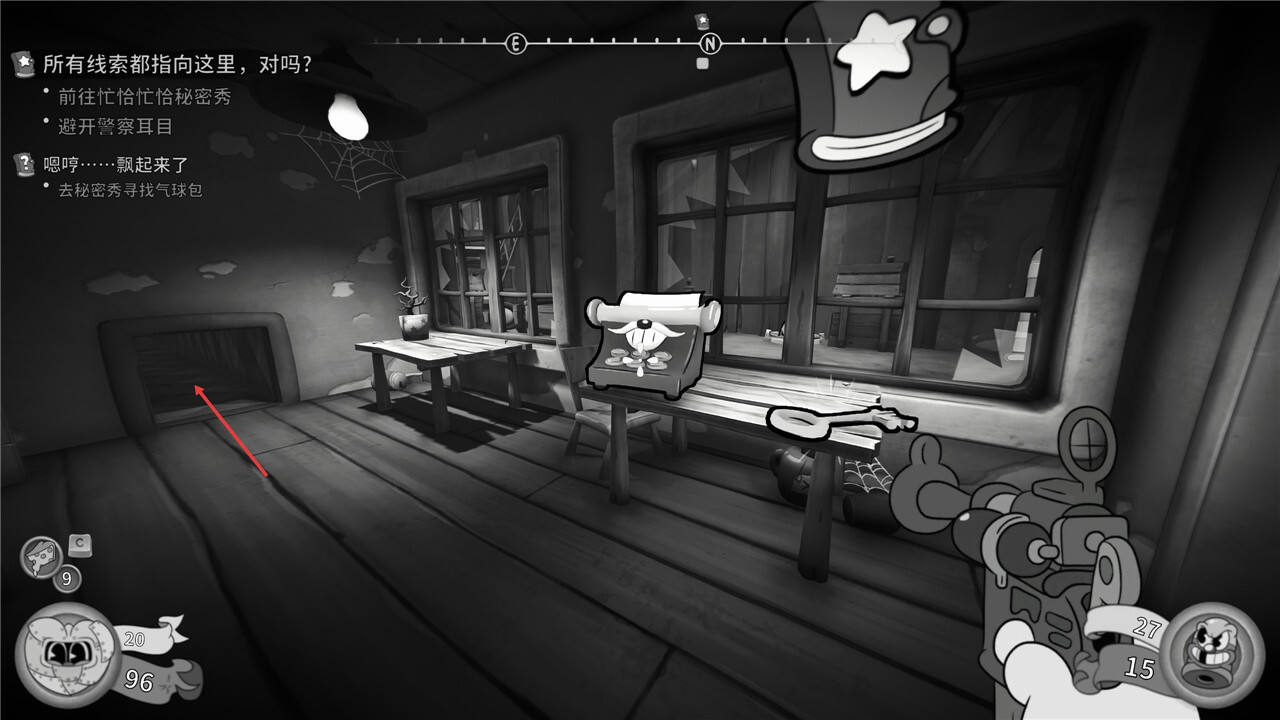Viewport: 1280px width, 720px height.
Task: Open the side quest question-mark icon
Action: (24, 165)
